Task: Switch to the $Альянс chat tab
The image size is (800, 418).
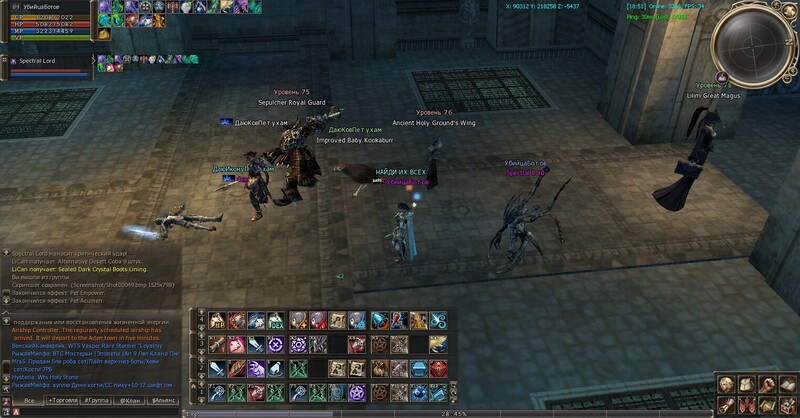Action: point(163,400)
